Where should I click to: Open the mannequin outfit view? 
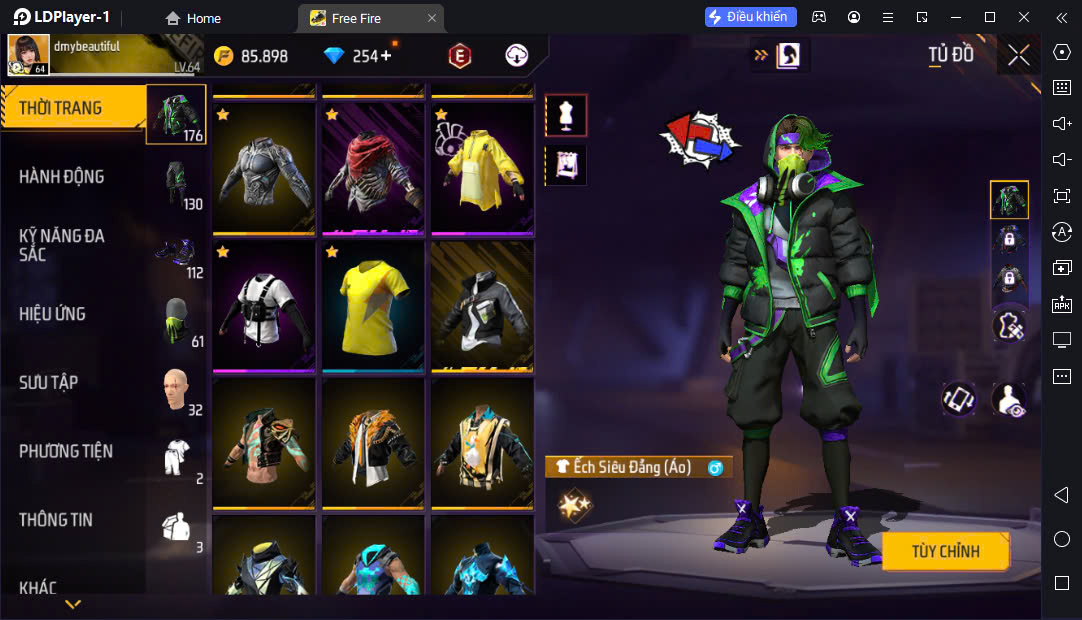click(x=566, y=116)
